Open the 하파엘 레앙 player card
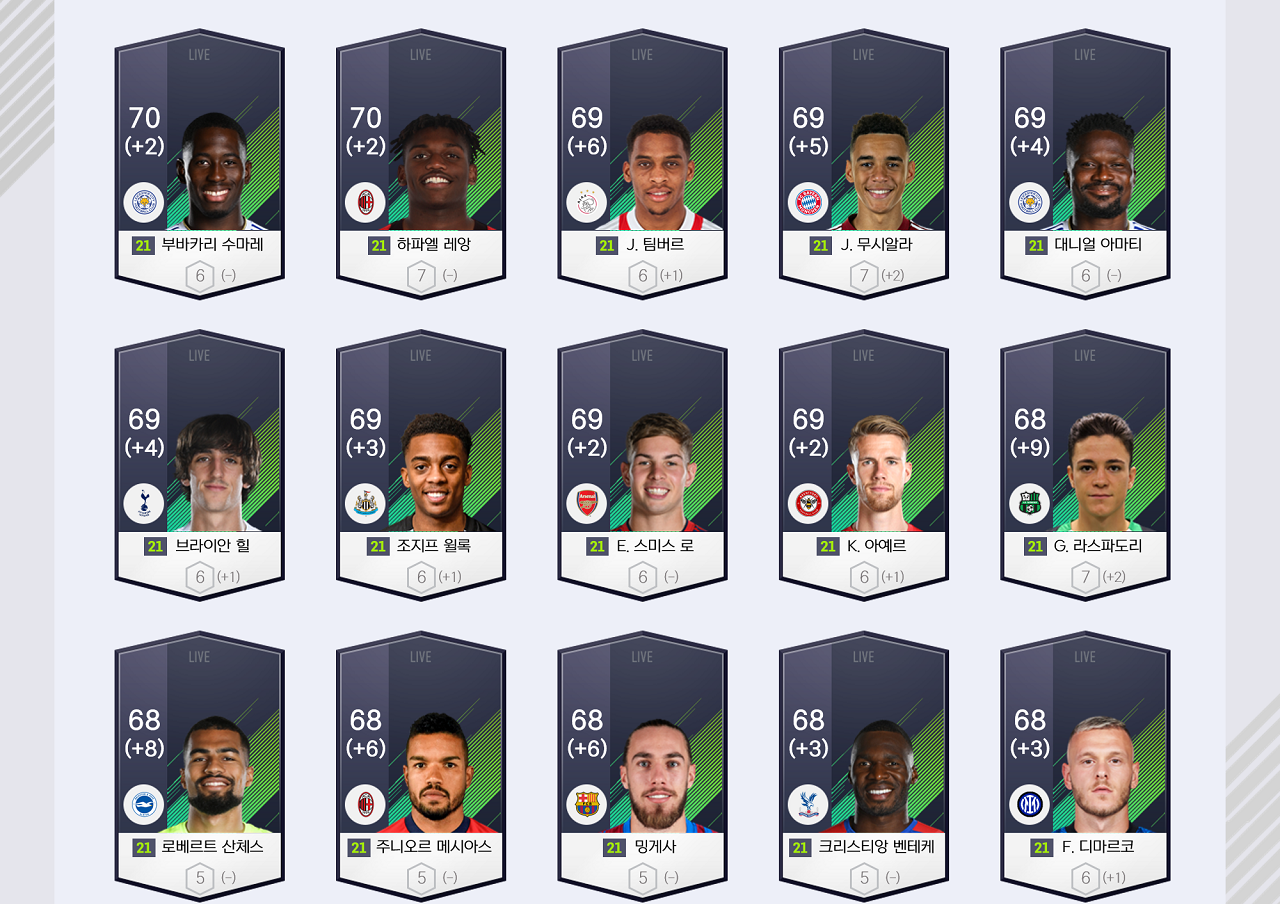Image resolution: width=1280 pixels, height=904 pixels. [x=421, y=165]
